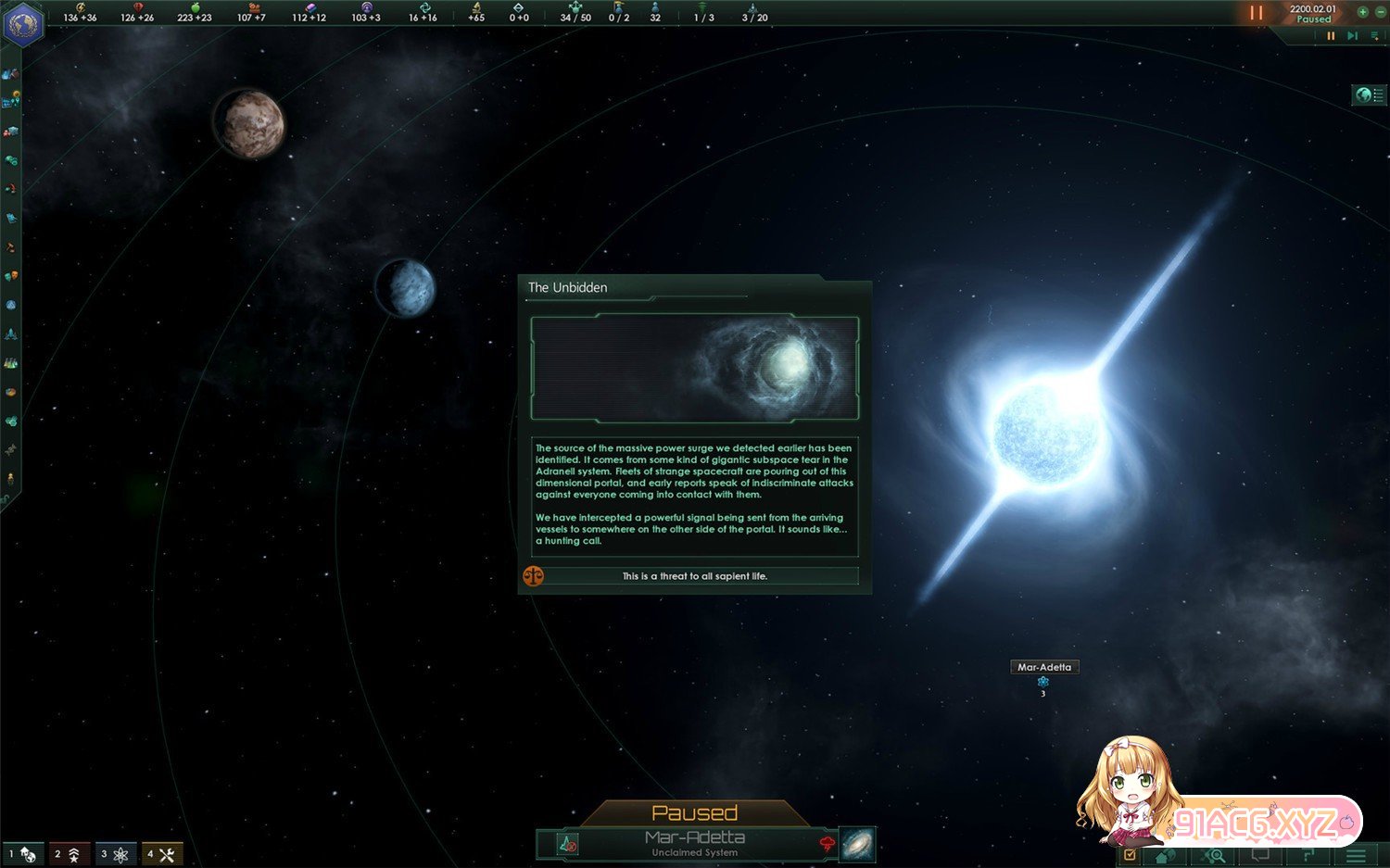Click the Mar-Adetta fleet label
This screenshot has height=868, width=1390.
[x=1043, y=667]
